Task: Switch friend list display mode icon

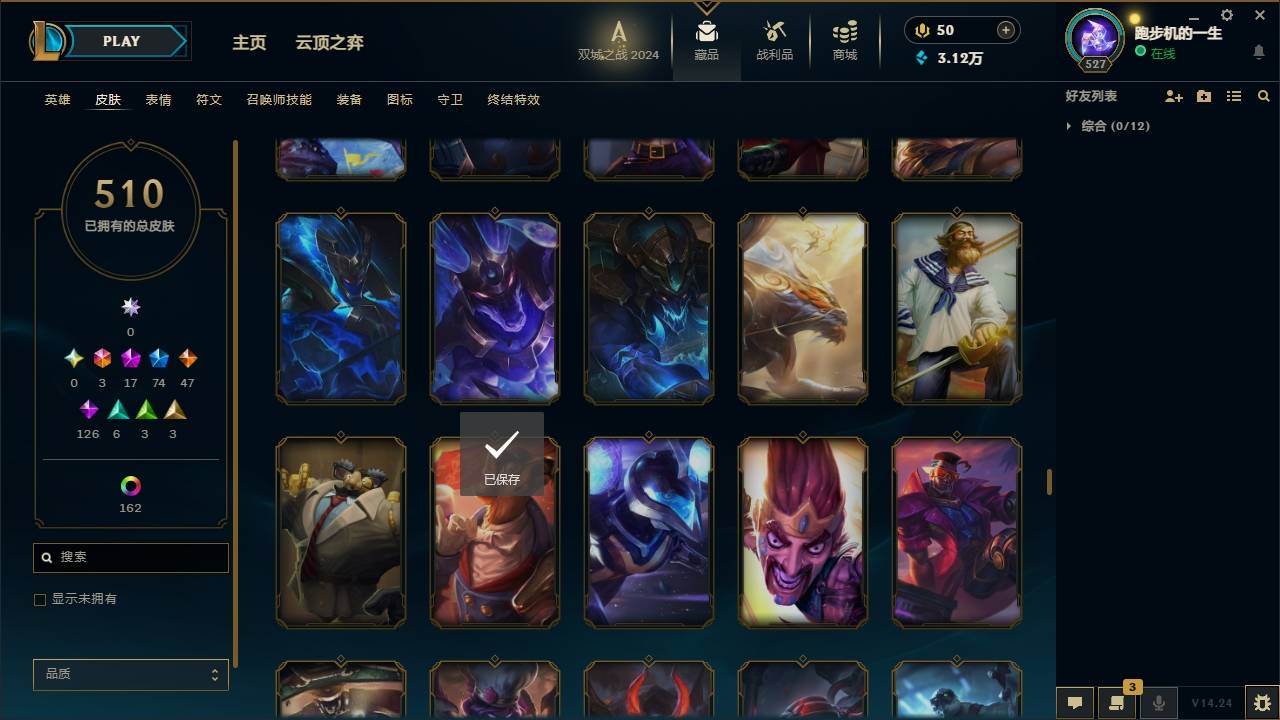Action: click(1233, 96)
